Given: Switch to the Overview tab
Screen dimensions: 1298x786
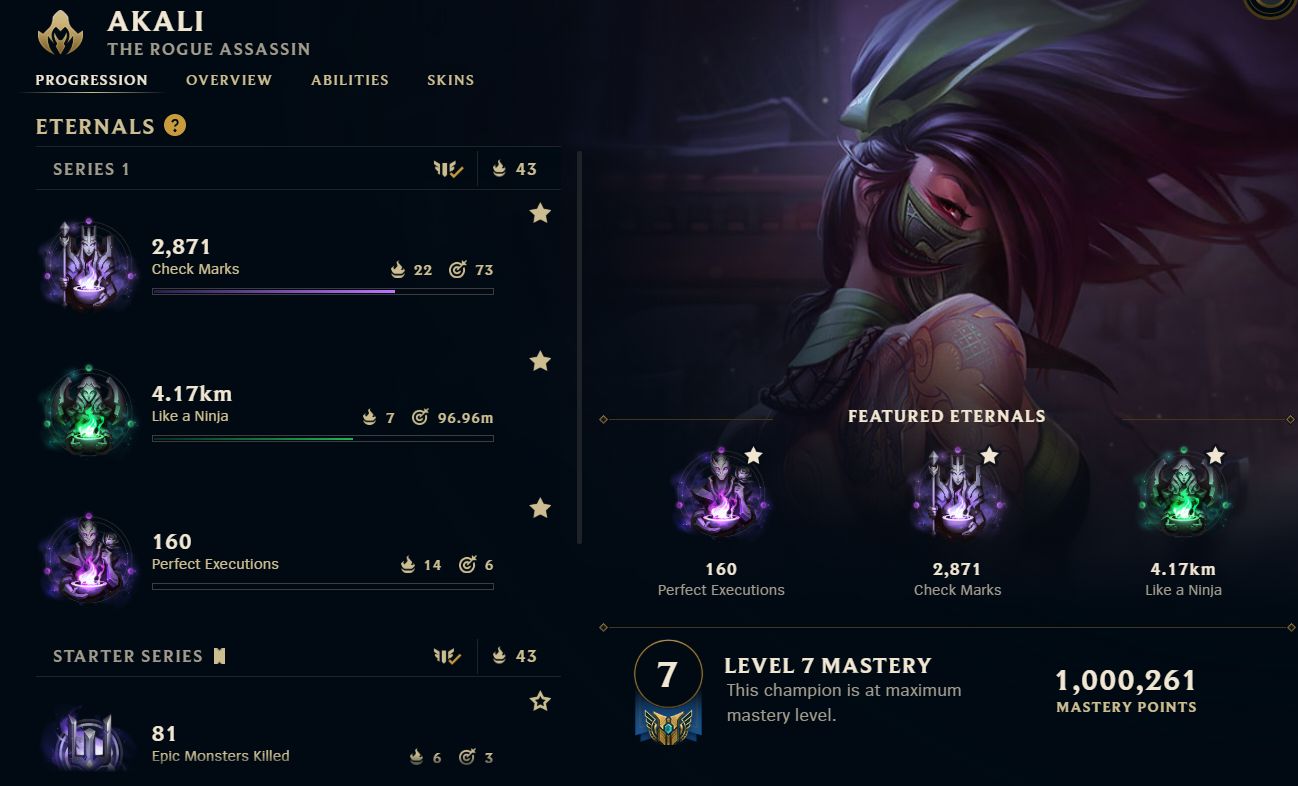Looking at the screenshot, I should point(228,80).
